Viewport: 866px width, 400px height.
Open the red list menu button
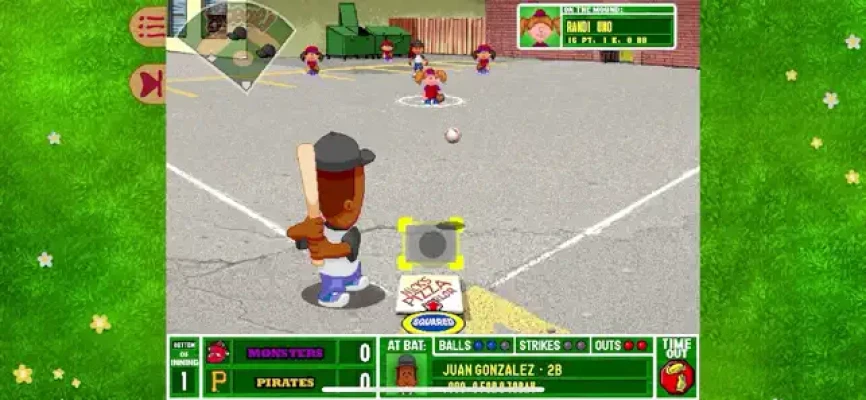(149, 26)
